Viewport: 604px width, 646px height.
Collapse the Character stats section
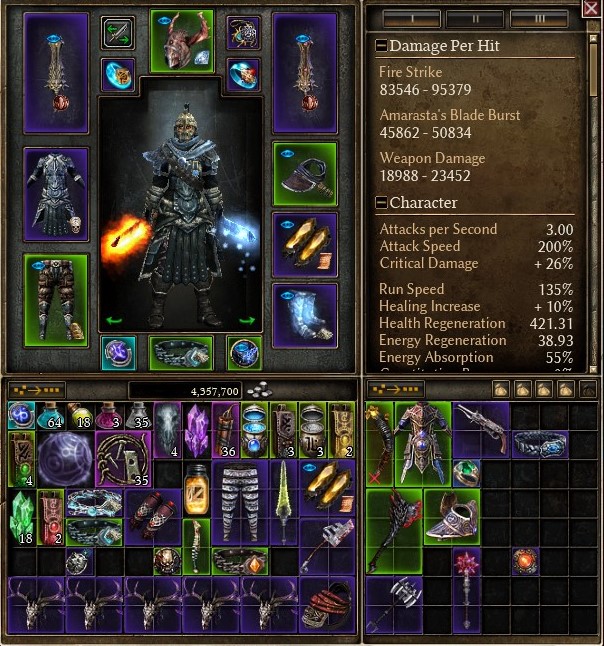point(381,202)
